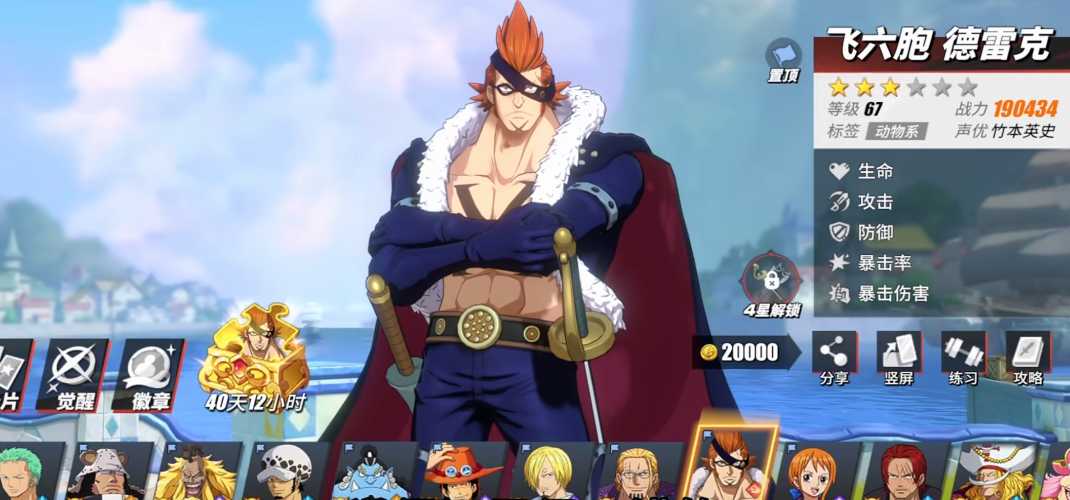Switch to 竖屏 portrait view

(x=898, y=358)
